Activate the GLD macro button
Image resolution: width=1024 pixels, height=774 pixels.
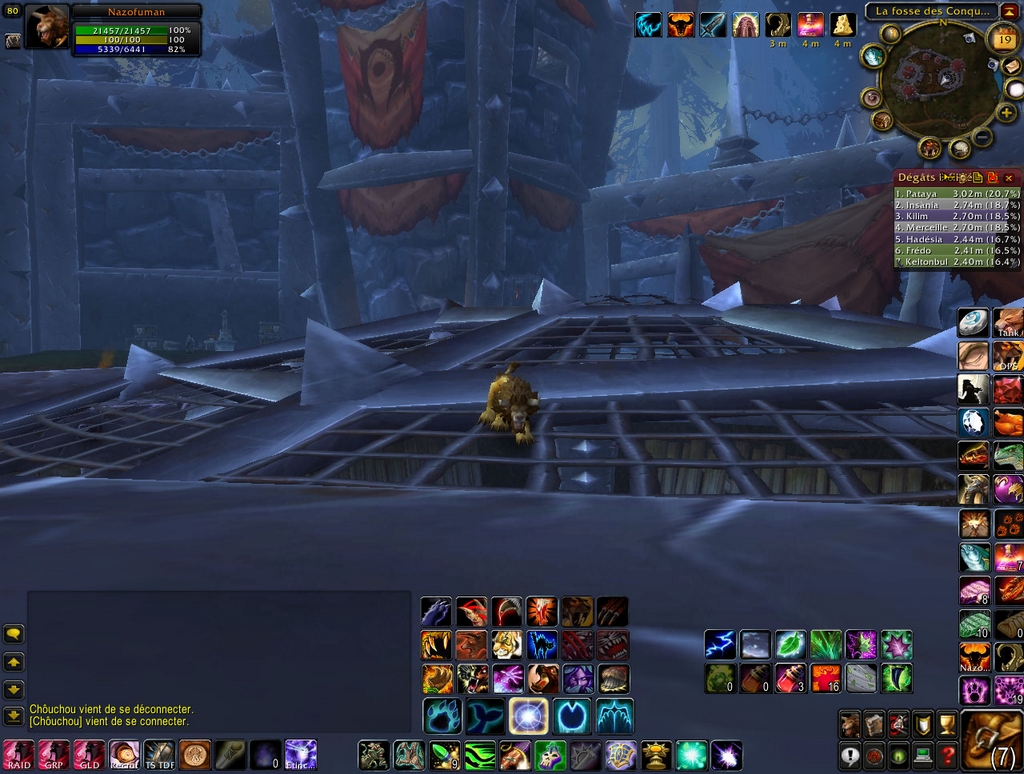click(89, 753)
